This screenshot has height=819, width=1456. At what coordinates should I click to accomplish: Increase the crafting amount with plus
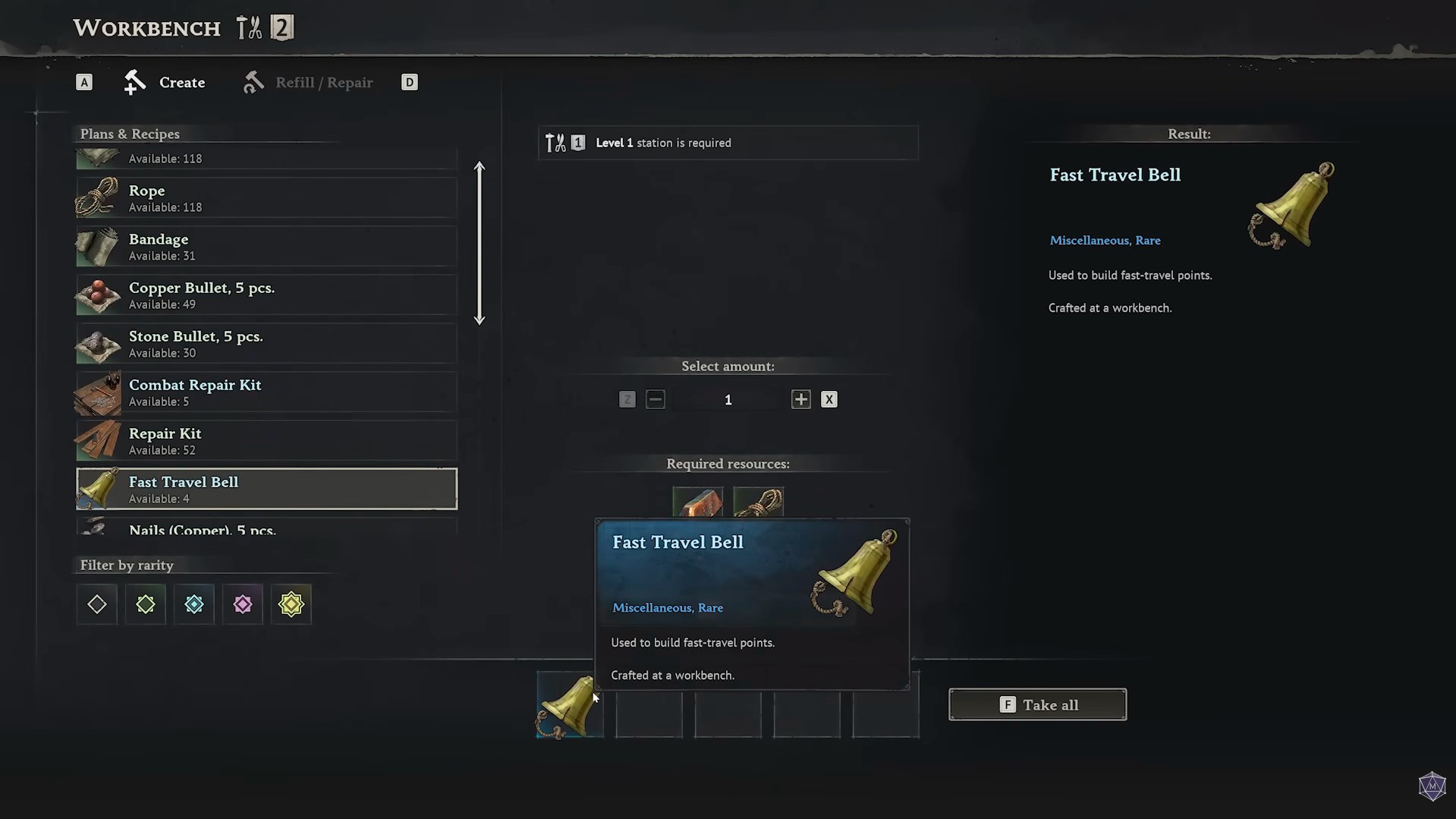[800, 399]
